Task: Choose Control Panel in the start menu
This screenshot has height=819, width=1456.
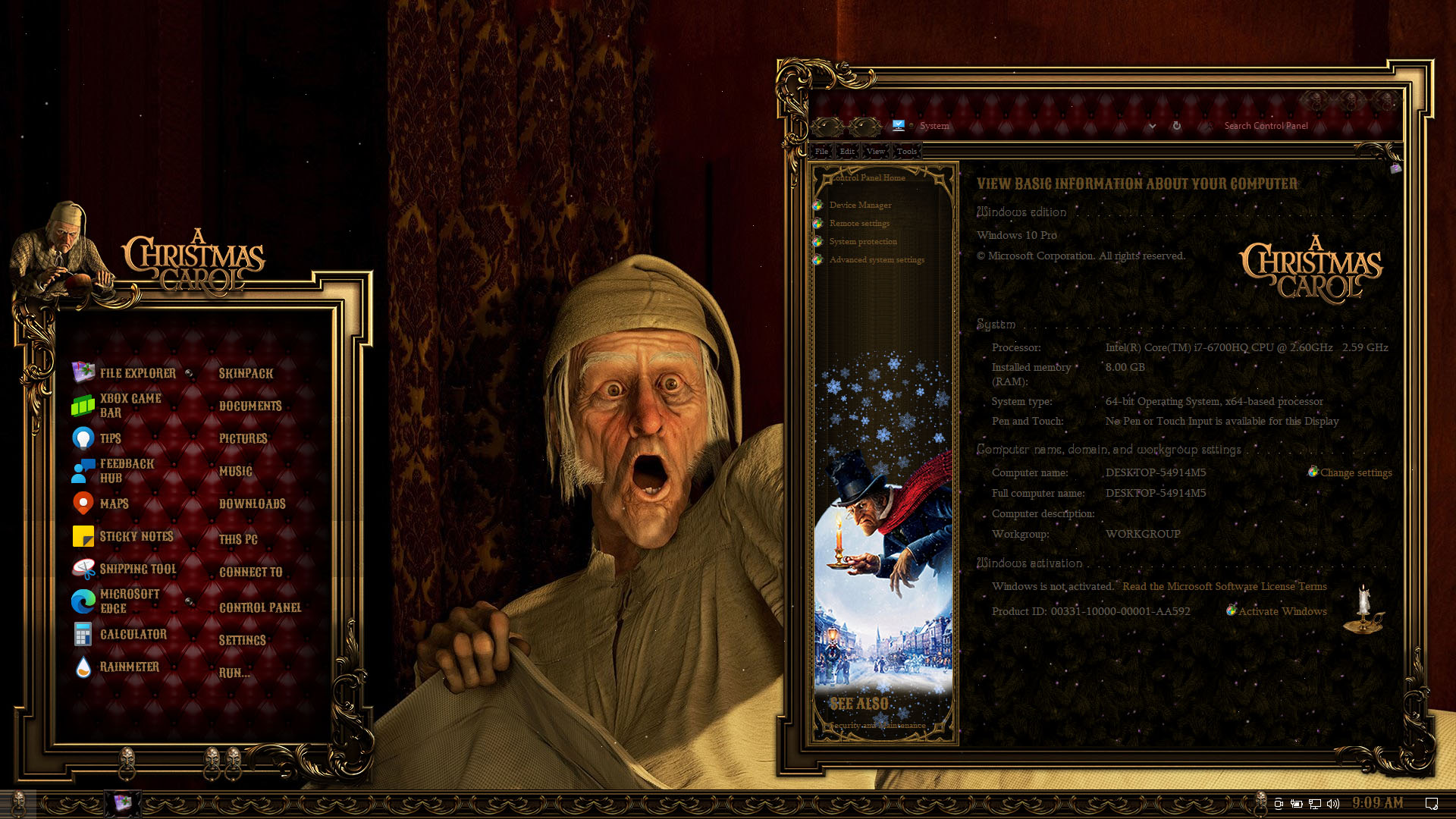Action: (260, 607)
